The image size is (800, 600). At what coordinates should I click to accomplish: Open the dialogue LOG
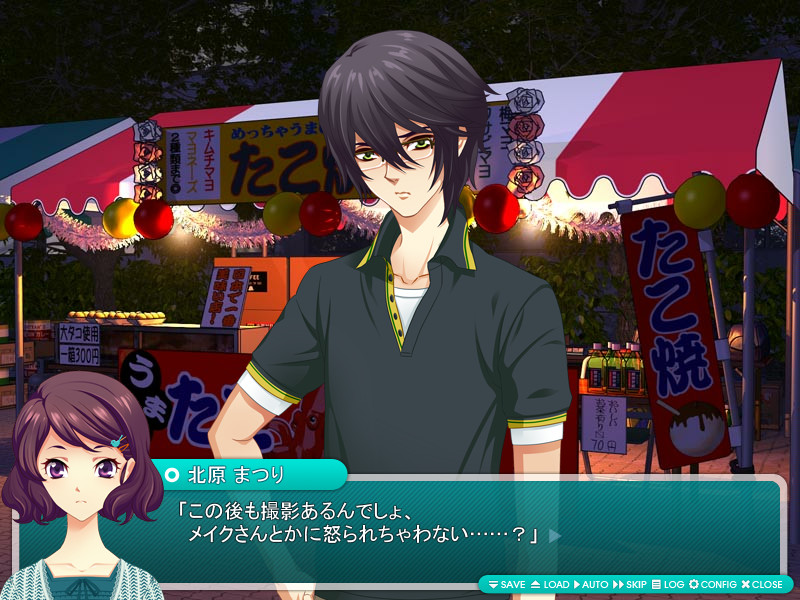click(x=668, y=584)
